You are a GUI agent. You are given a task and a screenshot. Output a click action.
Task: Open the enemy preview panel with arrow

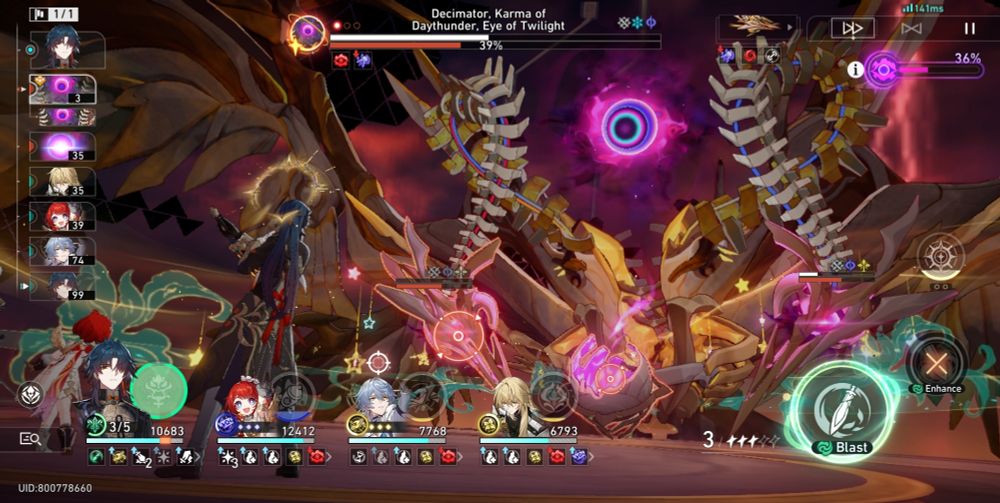tap(758, 27)
